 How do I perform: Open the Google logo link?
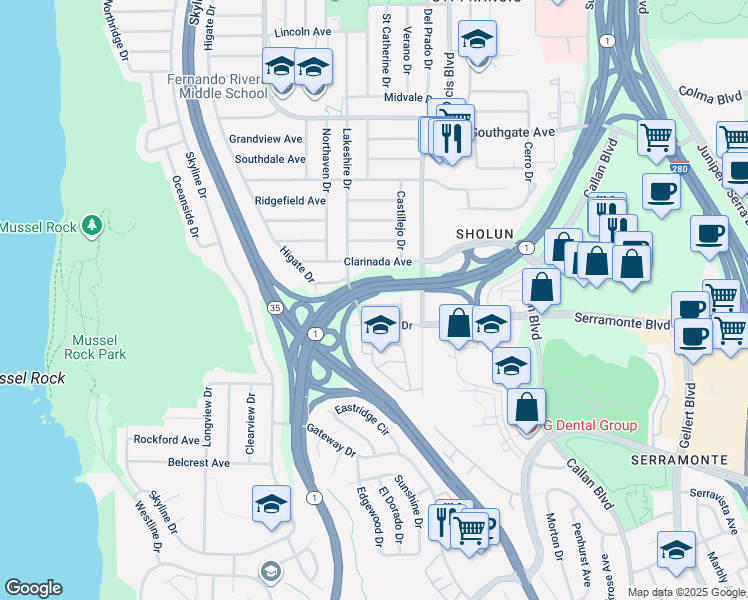click(x=33, y=588)
